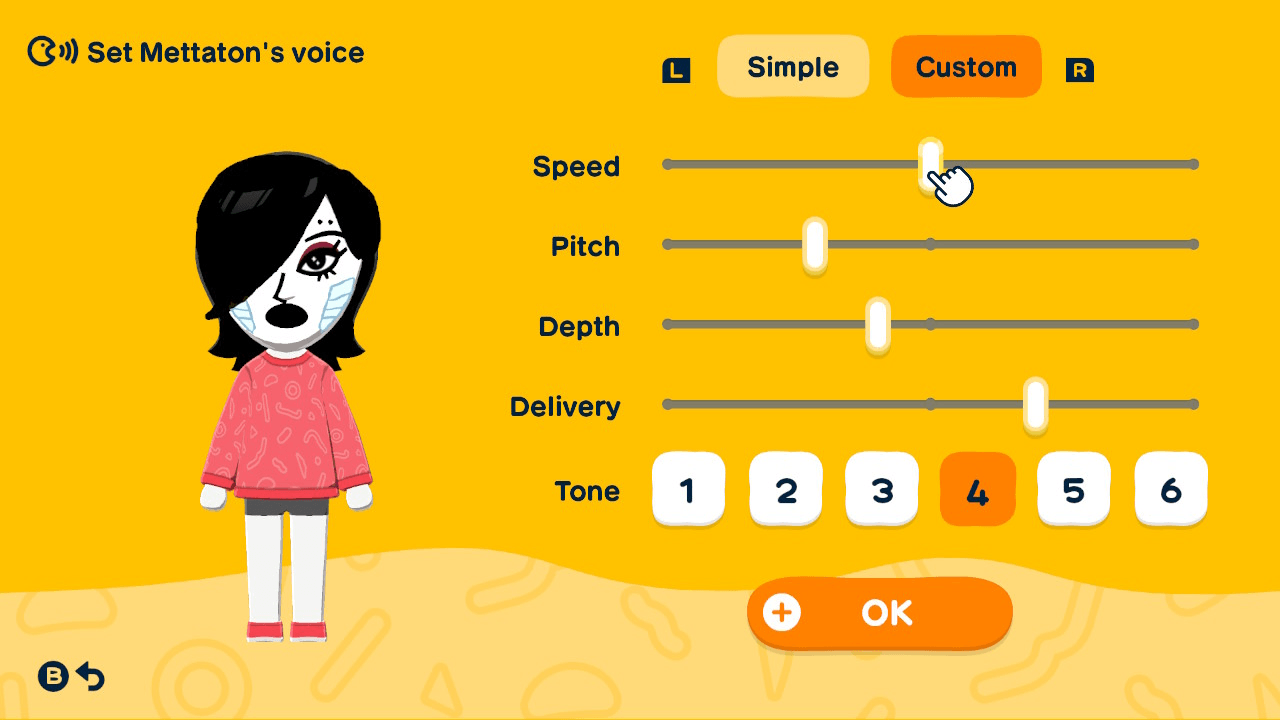This screenshot has width=1280, height=720.
Task: Click the Pitch slider handle
Action: pos(813,243)
